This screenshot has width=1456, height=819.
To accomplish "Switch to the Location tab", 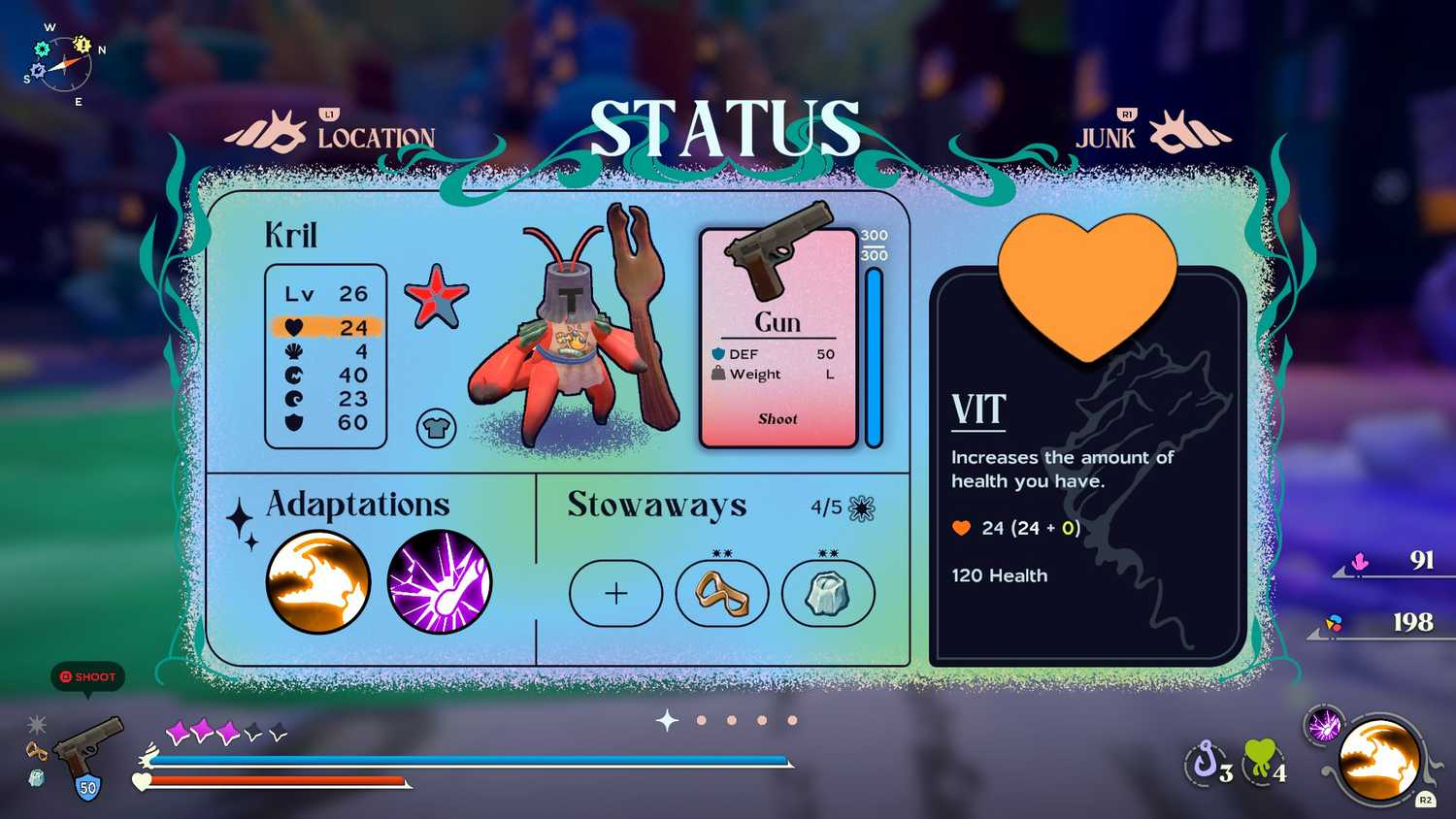I will (375, 137).
